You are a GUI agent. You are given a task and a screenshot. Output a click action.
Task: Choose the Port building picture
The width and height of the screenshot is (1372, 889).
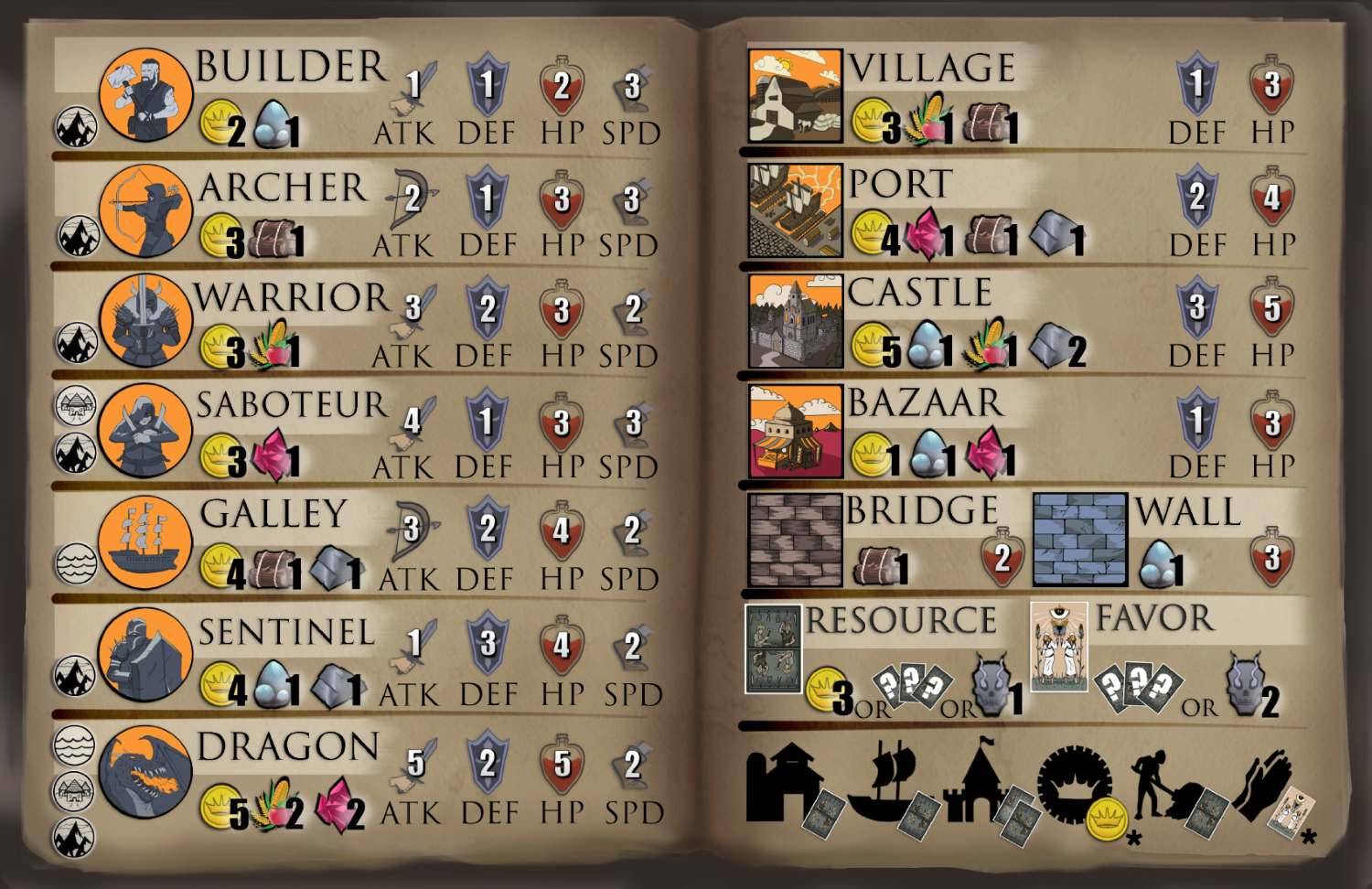pos(795,210)
